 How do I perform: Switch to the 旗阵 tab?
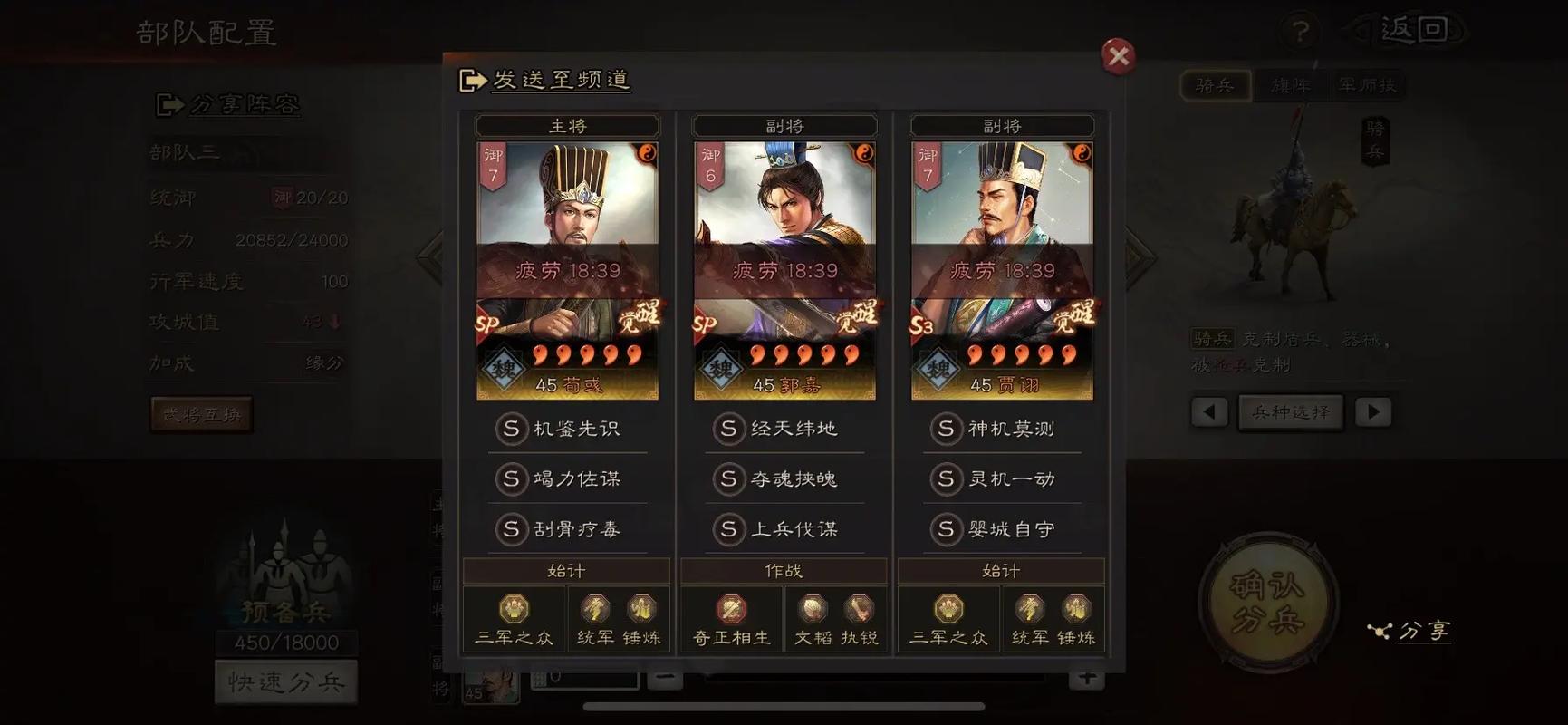coord(1289,84)
